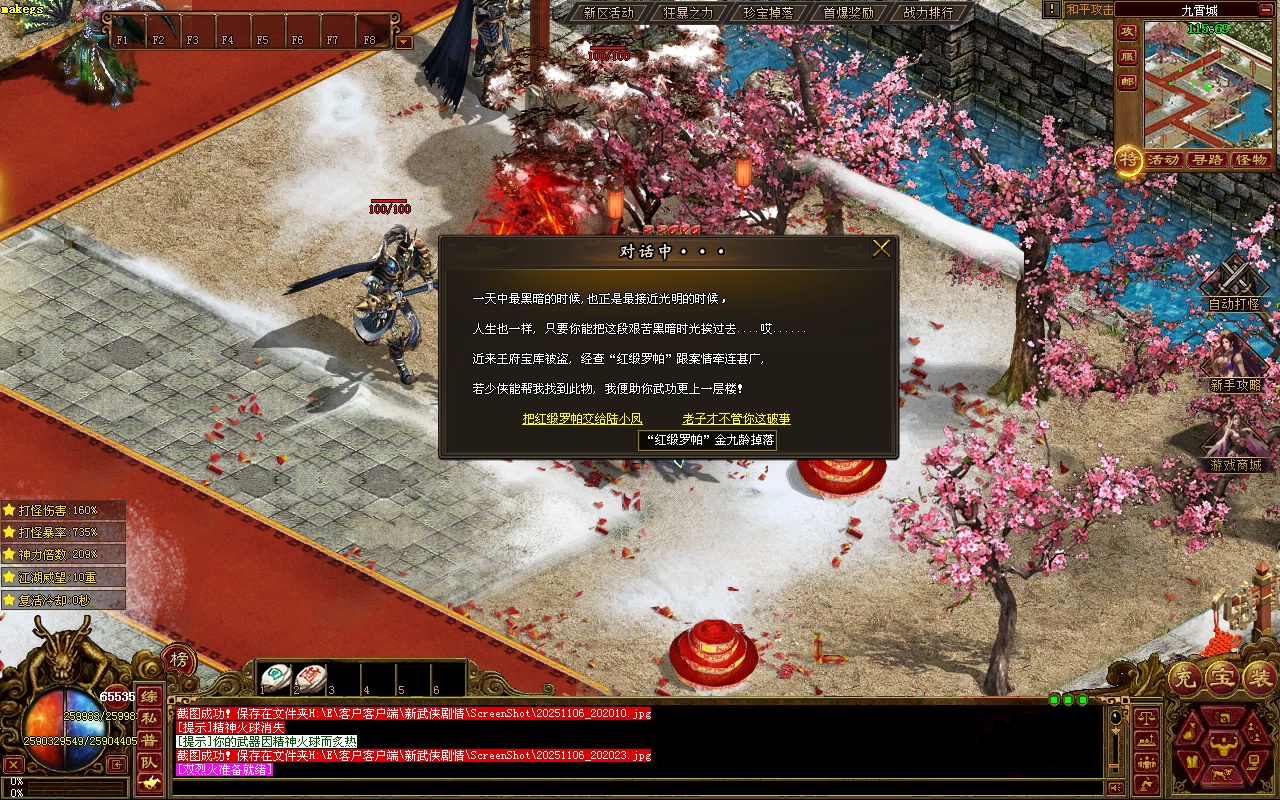
Task: Open the 新手攻略 guide
Action: coord(1236,365)
